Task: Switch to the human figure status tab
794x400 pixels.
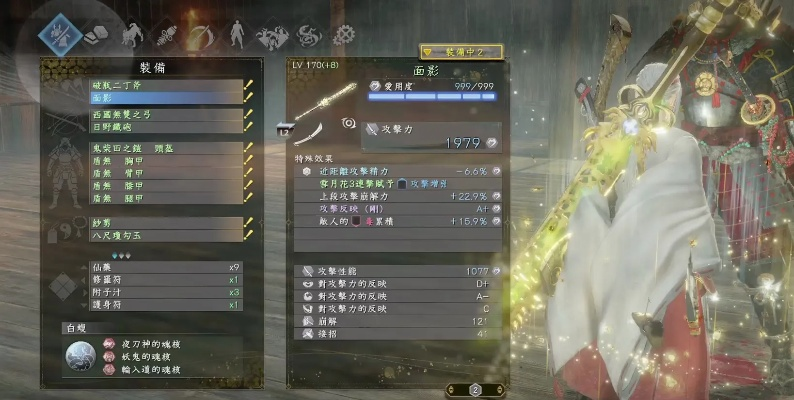Action: click(x=237, y=35)
